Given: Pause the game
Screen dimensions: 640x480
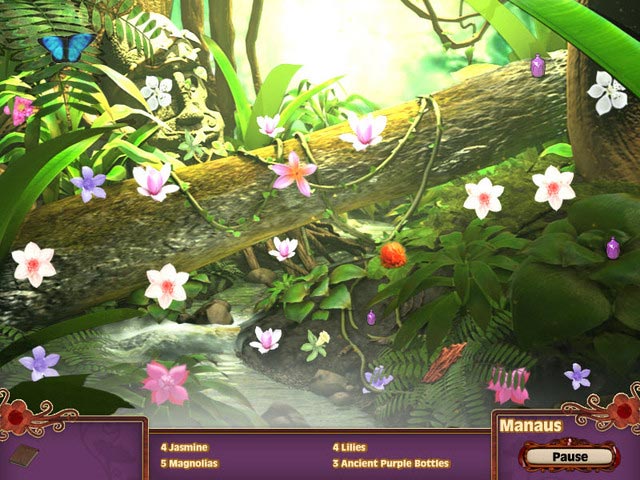Looking at the screenshot, I should pyautogui.click(x=569, y=456).
